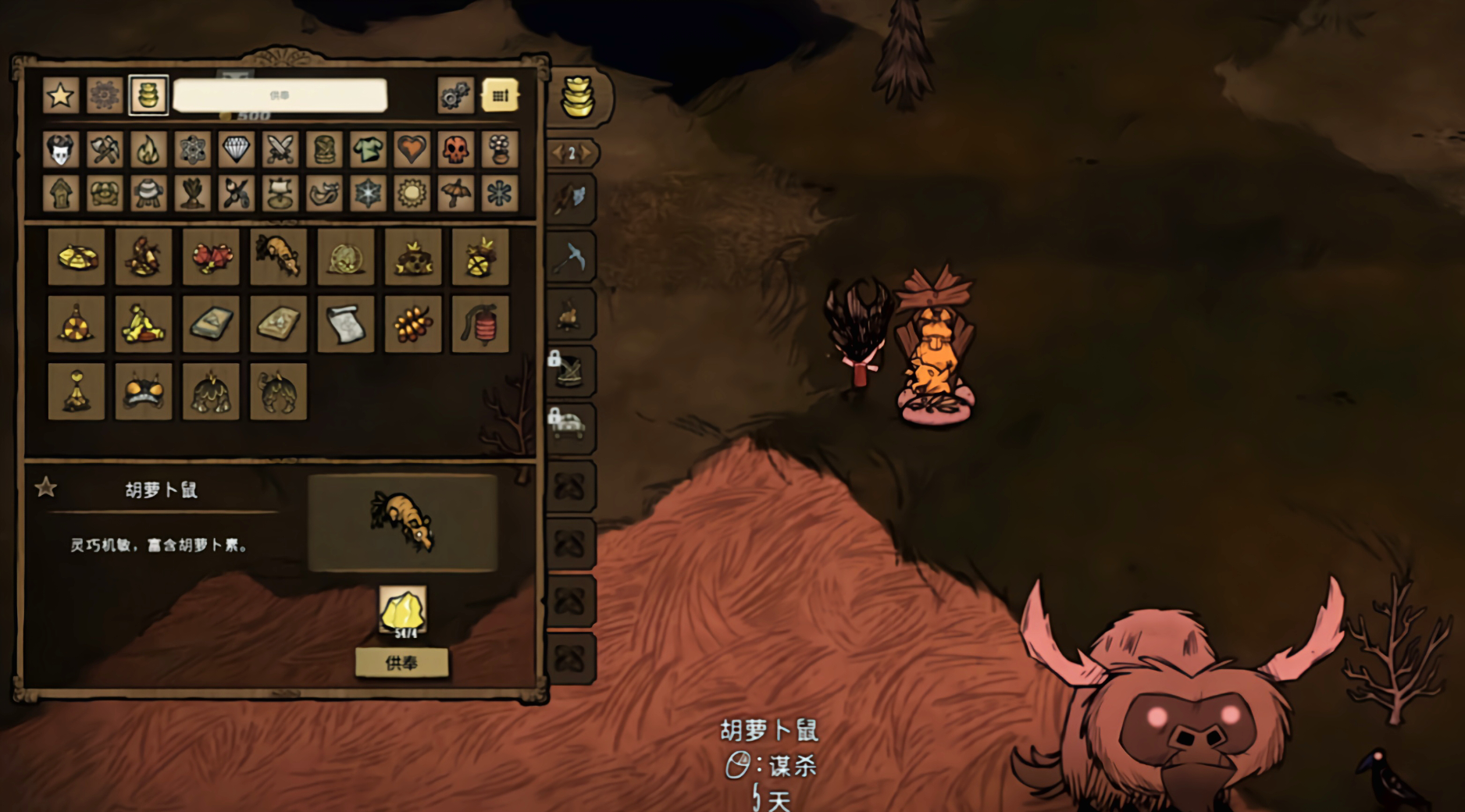Select the pinned pickaxe recipe
1465x812 pixels.
(x=569, y=256)
